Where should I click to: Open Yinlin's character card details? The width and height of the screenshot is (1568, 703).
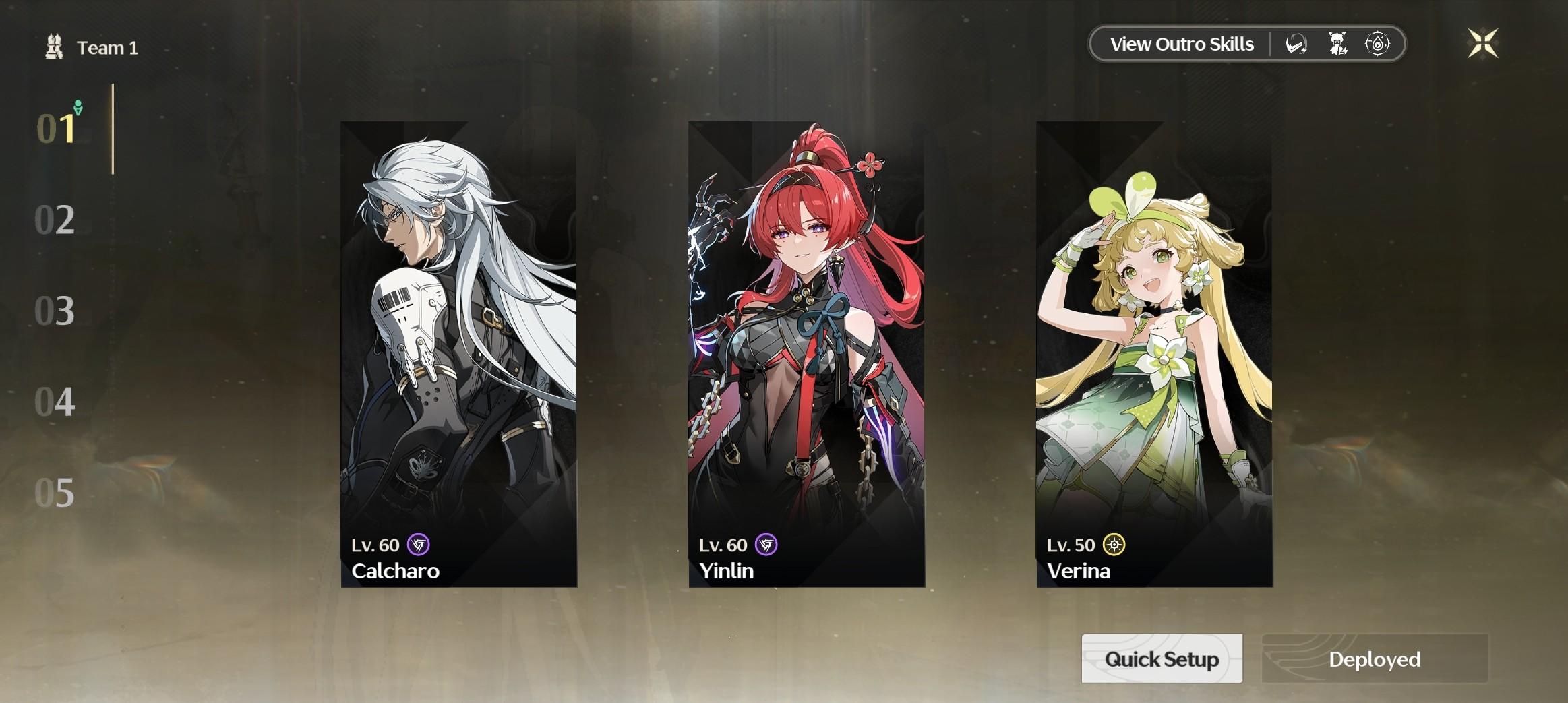tap(808, 357)
